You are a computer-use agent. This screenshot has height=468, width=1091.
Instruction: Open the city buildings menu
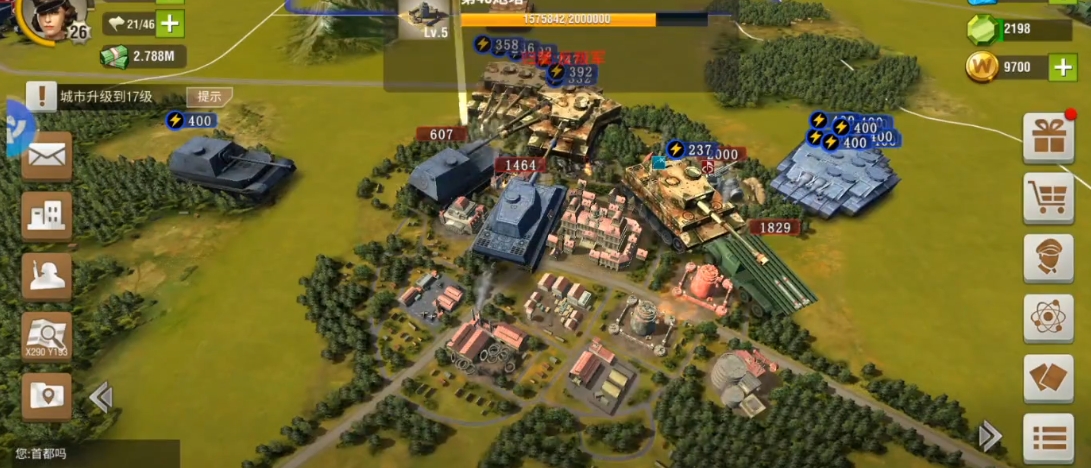(46, 216)
